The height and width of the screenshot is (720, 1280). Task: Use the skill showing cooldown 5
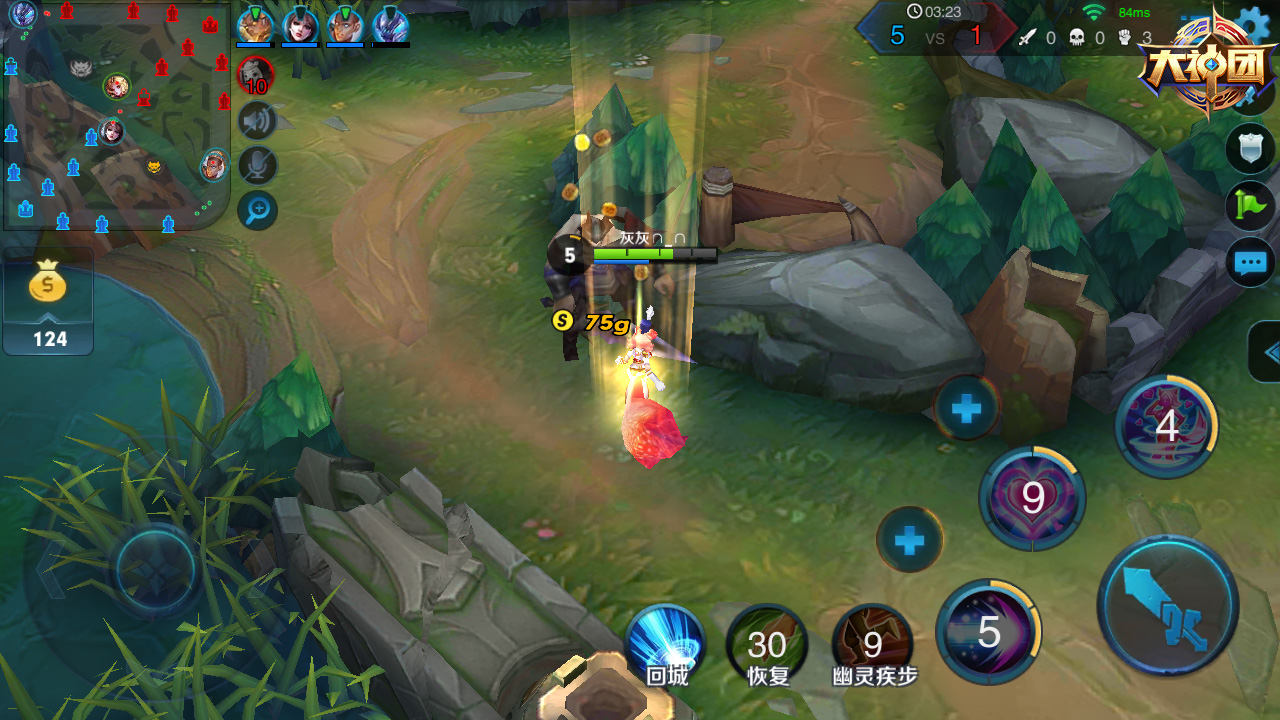[x=988, y=632]
